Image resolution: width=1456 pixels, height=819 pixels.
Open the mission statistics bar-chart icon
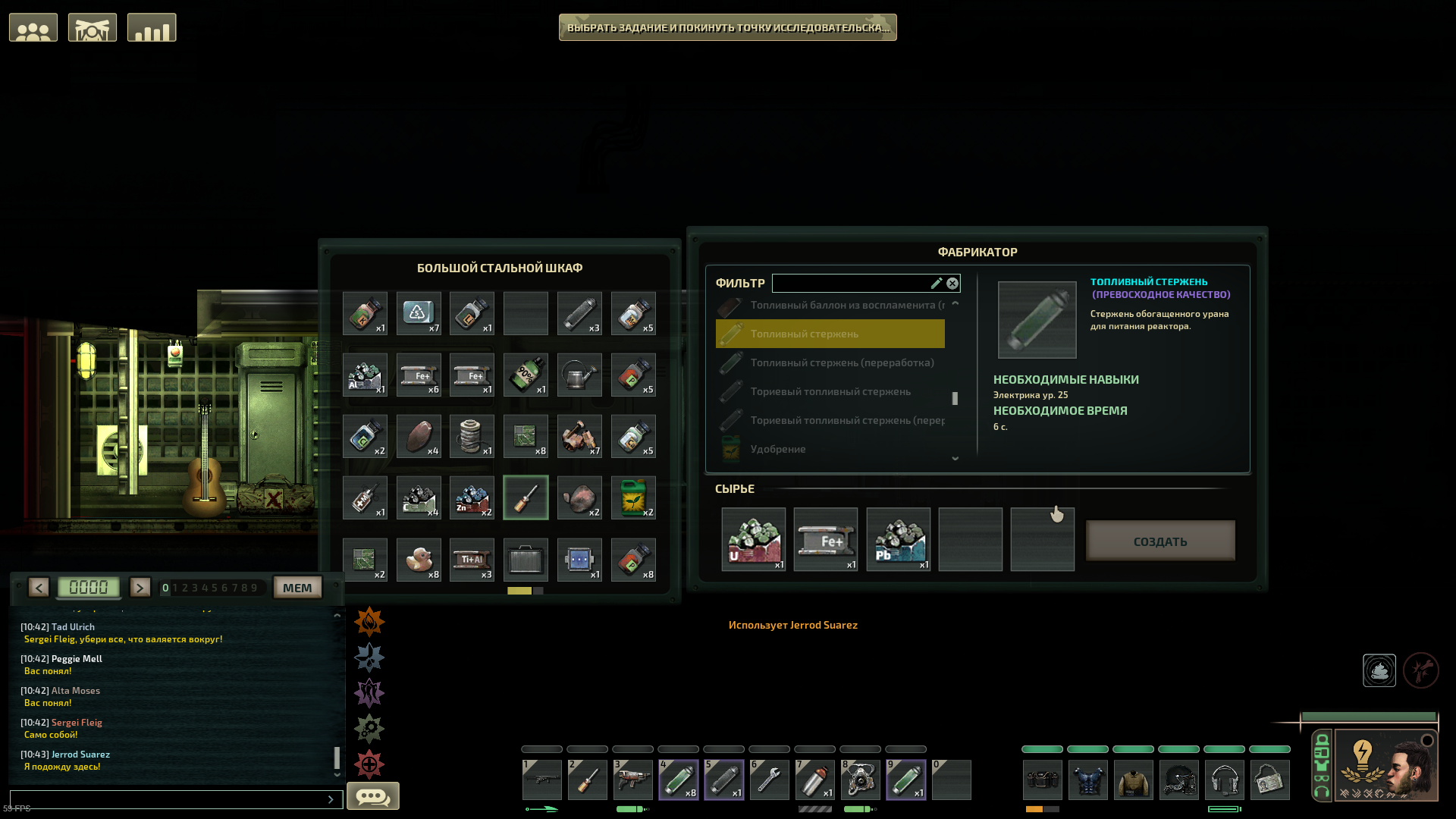click(x=151, y=27)
